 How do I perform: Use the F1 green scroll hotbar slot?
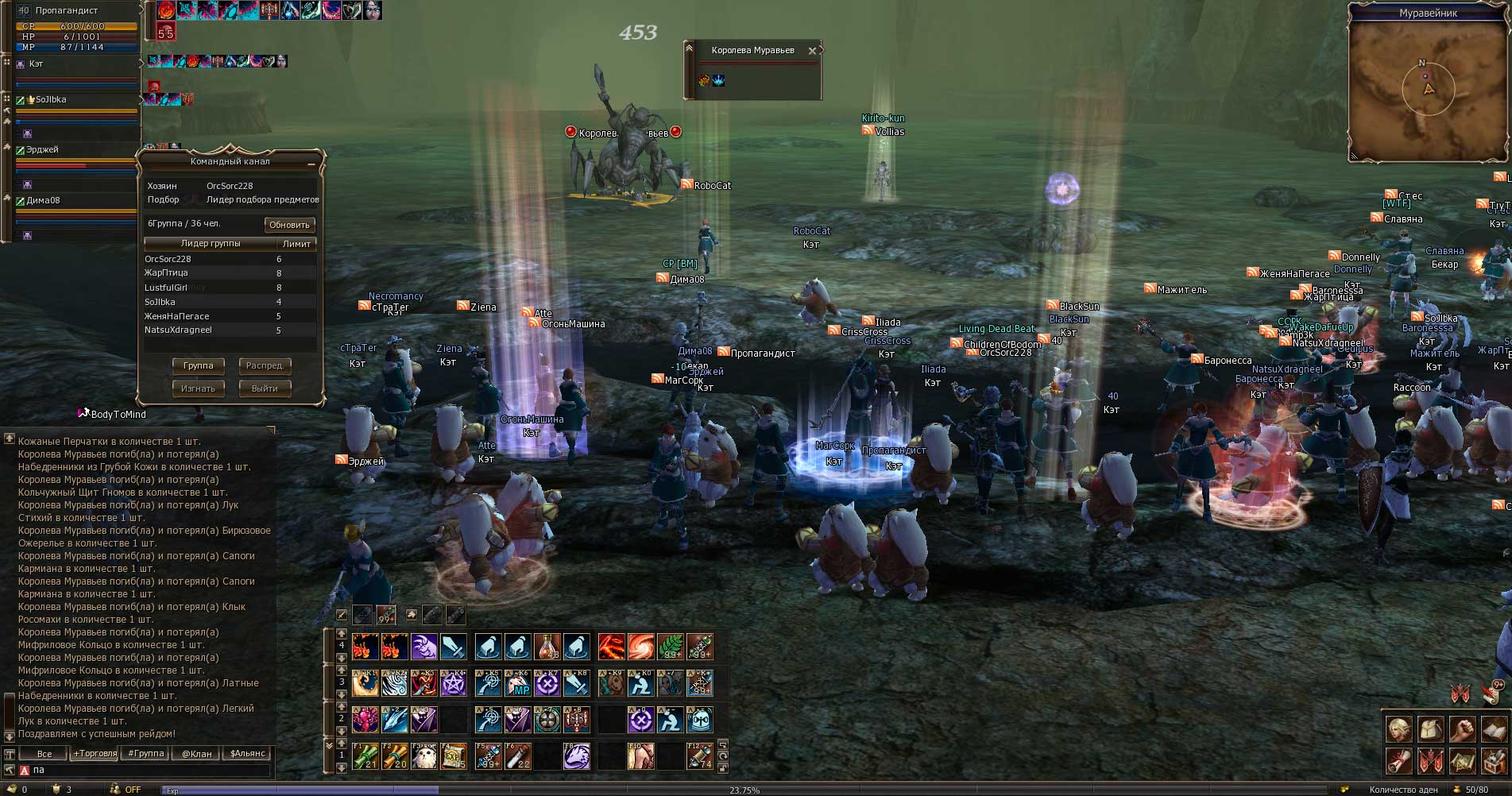click(x=365, y=756)
